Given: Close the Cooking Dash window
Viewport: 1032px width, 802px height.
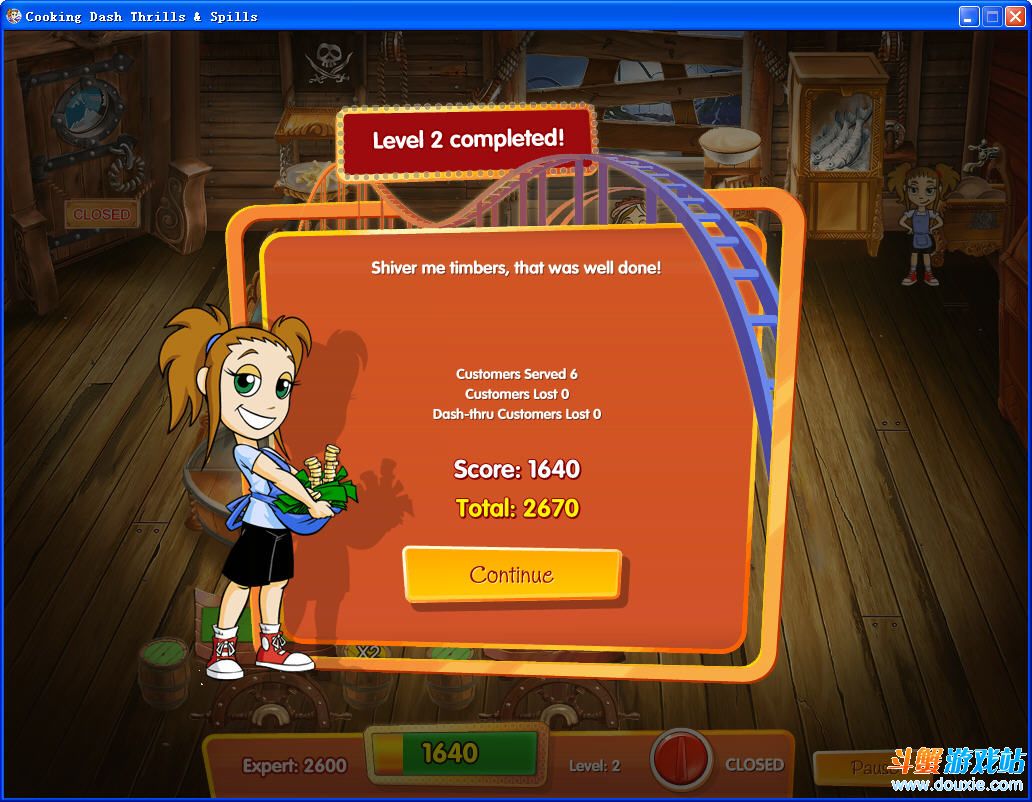Looking at the screenshot, I should coord(1015,16).
